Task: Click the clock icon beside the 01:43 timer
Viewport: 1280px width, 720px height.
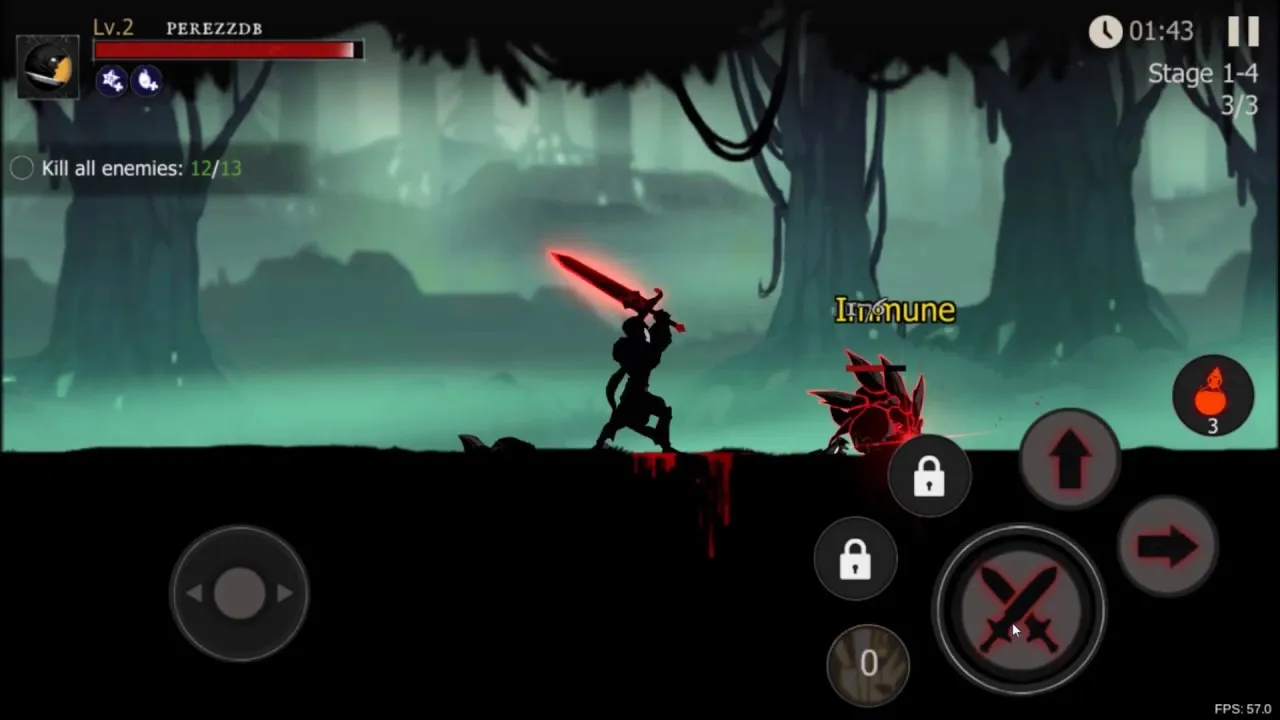Action: coord(1105,32)
